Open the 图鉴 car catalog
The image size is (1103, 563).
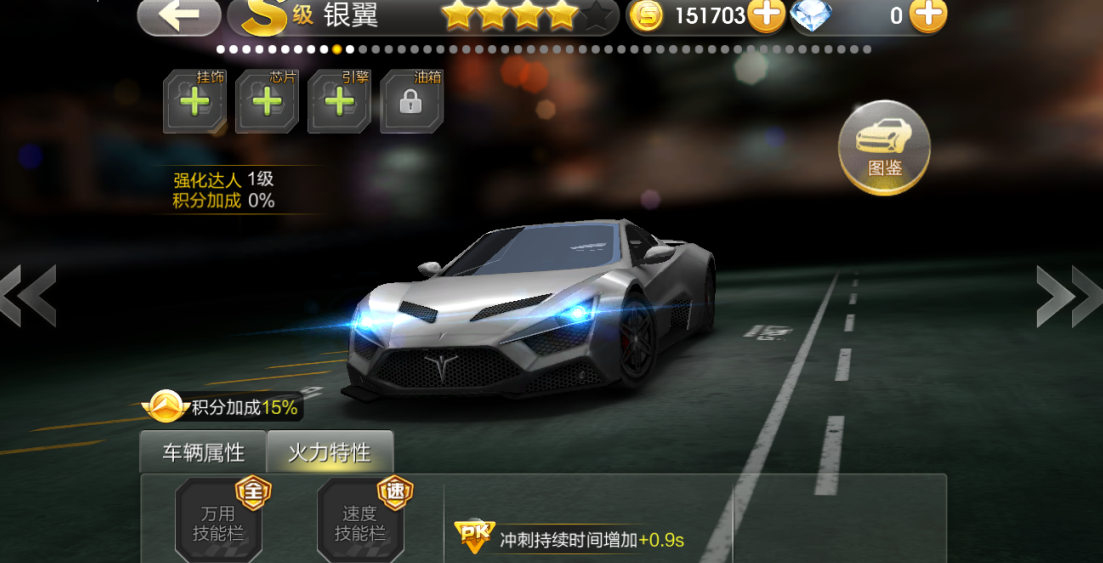884,147
